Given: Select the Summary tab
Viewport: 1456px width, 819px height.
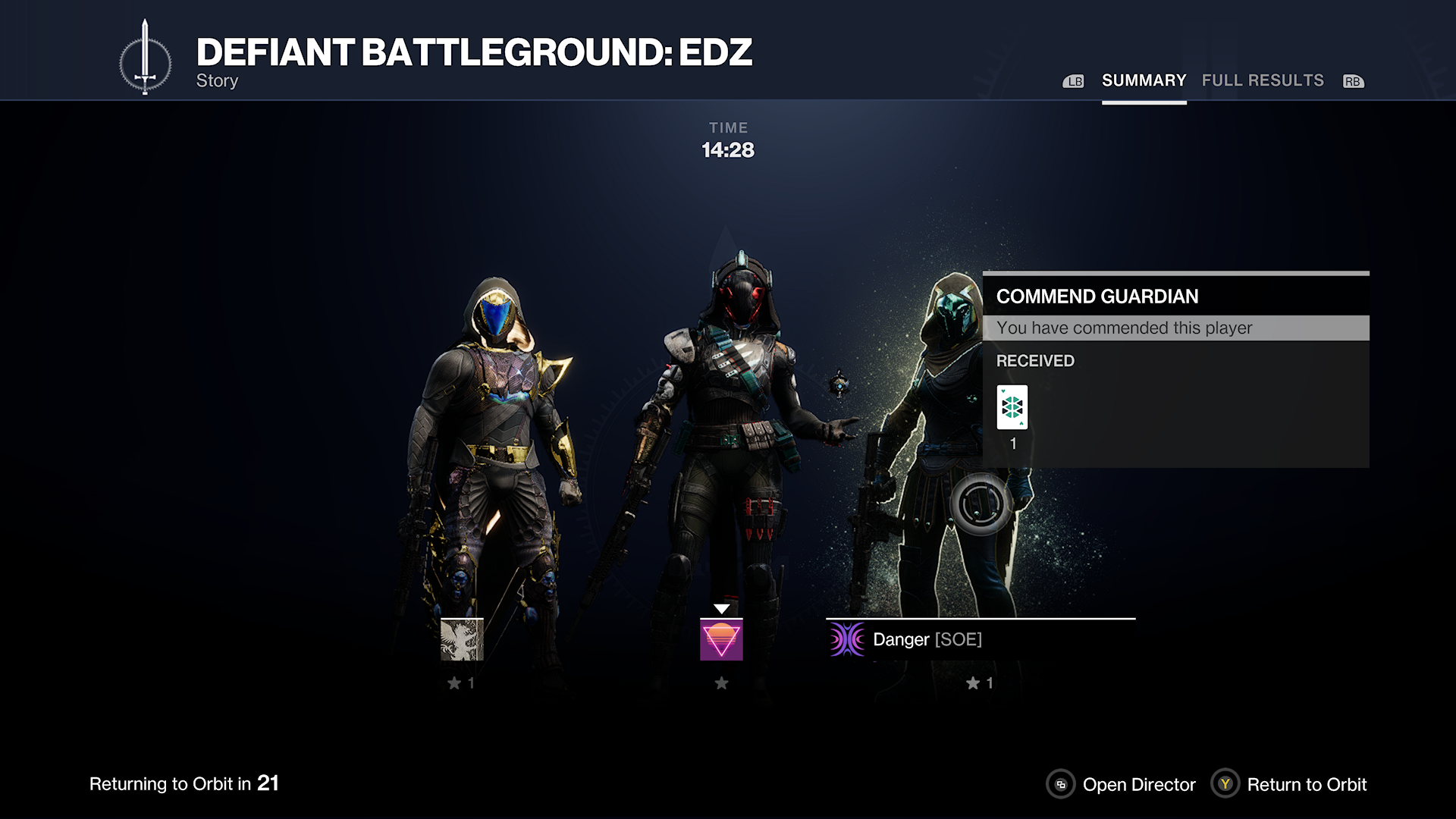Looking at the screenshot, I should coord(1144,80).
